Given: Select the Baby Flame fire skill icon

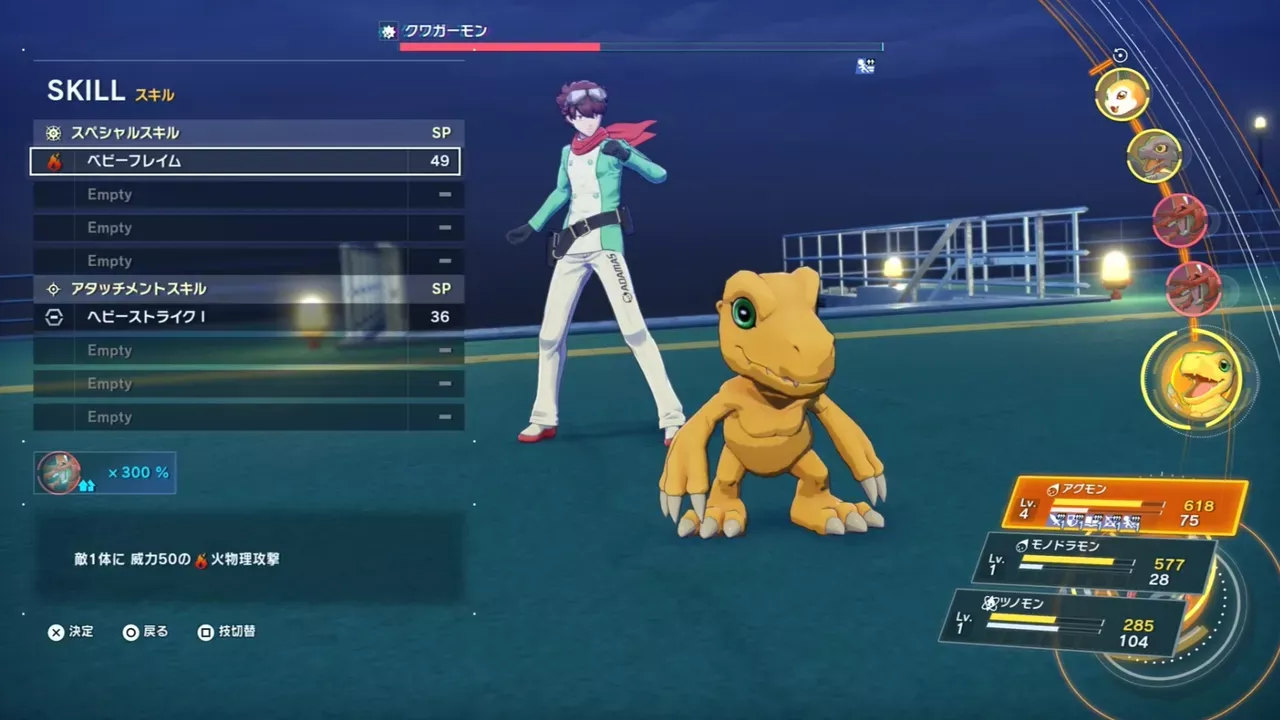Looking at the screenshot, I should click(x=57, y=161).
